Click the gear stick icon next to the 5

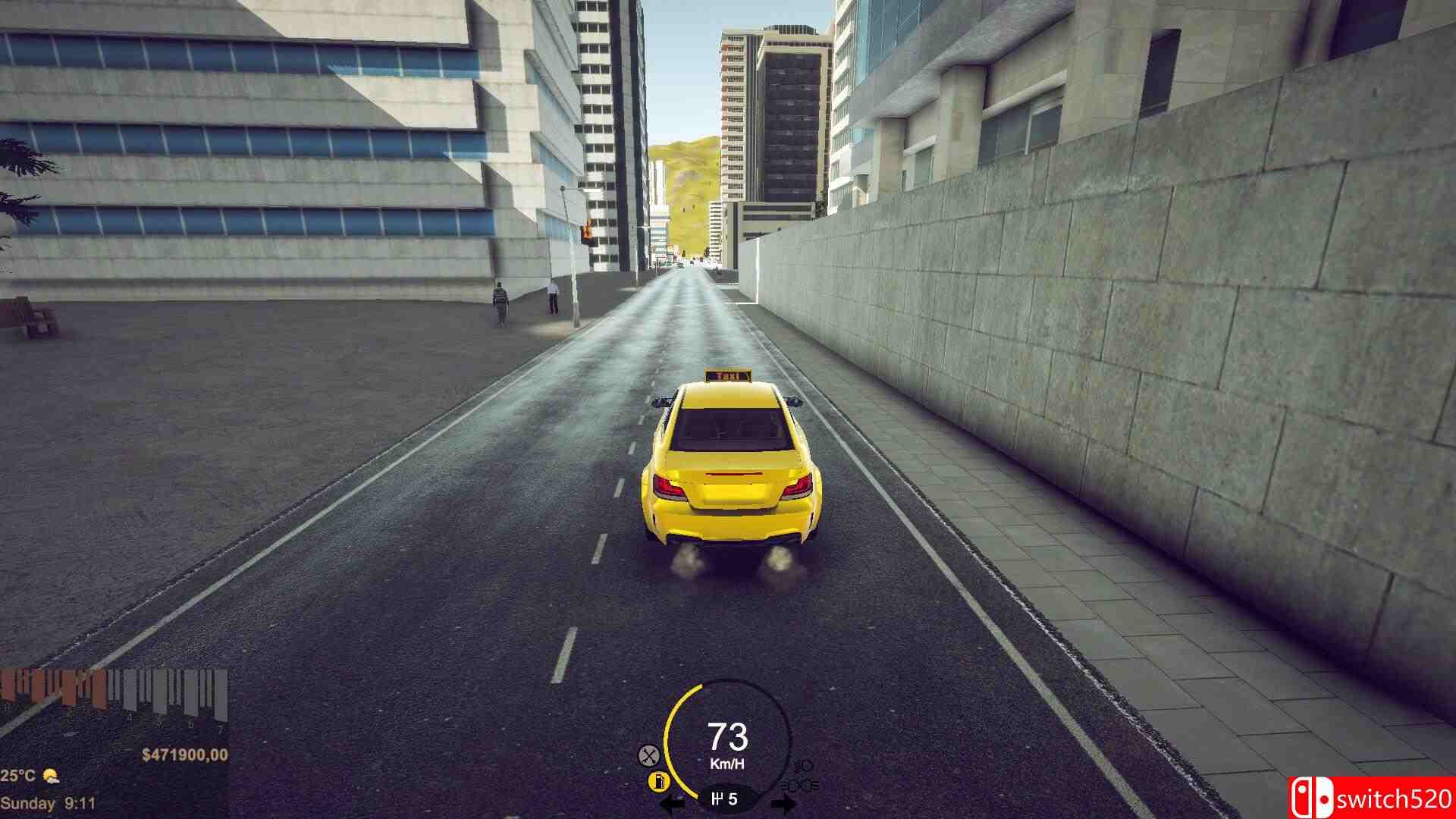[717, 799]
